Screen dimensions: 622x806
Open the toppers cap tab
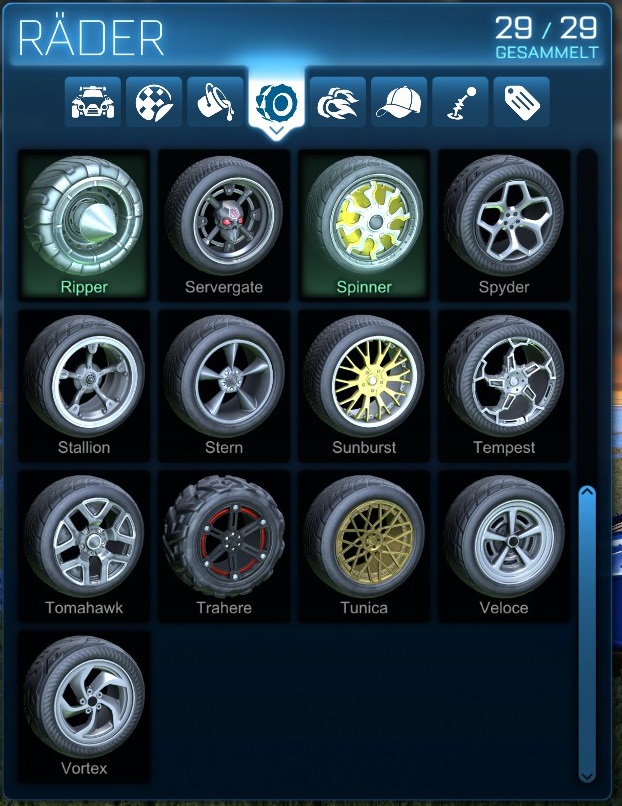399,102
